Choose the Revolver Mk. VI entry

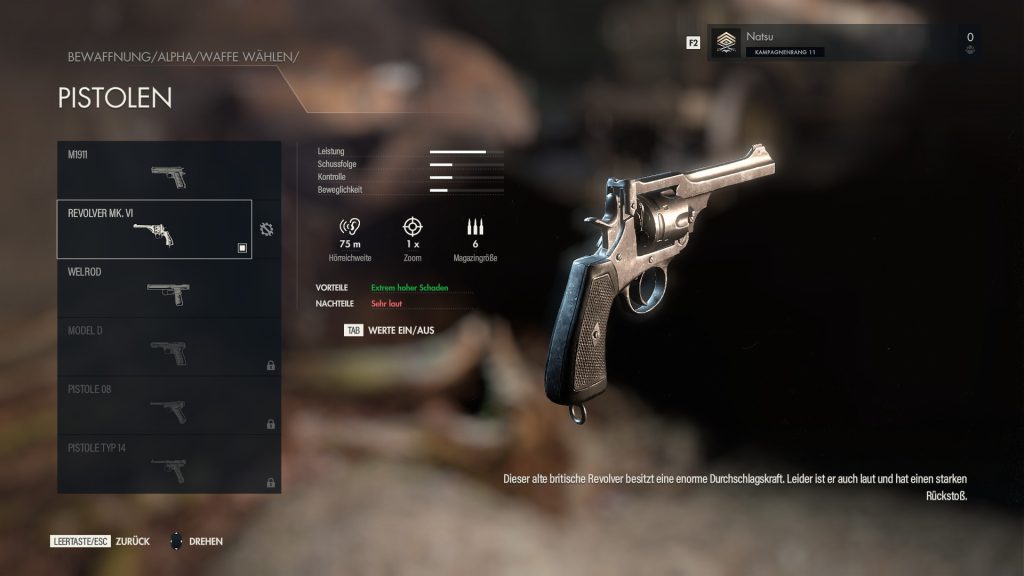click(154, 229)
